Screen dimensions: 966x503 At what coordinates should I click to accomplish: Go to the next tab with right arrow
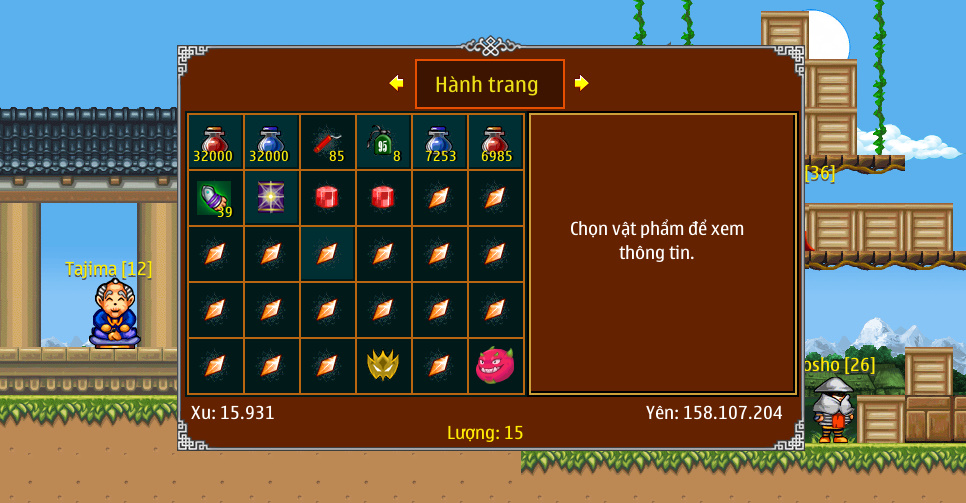coord(581,84)
